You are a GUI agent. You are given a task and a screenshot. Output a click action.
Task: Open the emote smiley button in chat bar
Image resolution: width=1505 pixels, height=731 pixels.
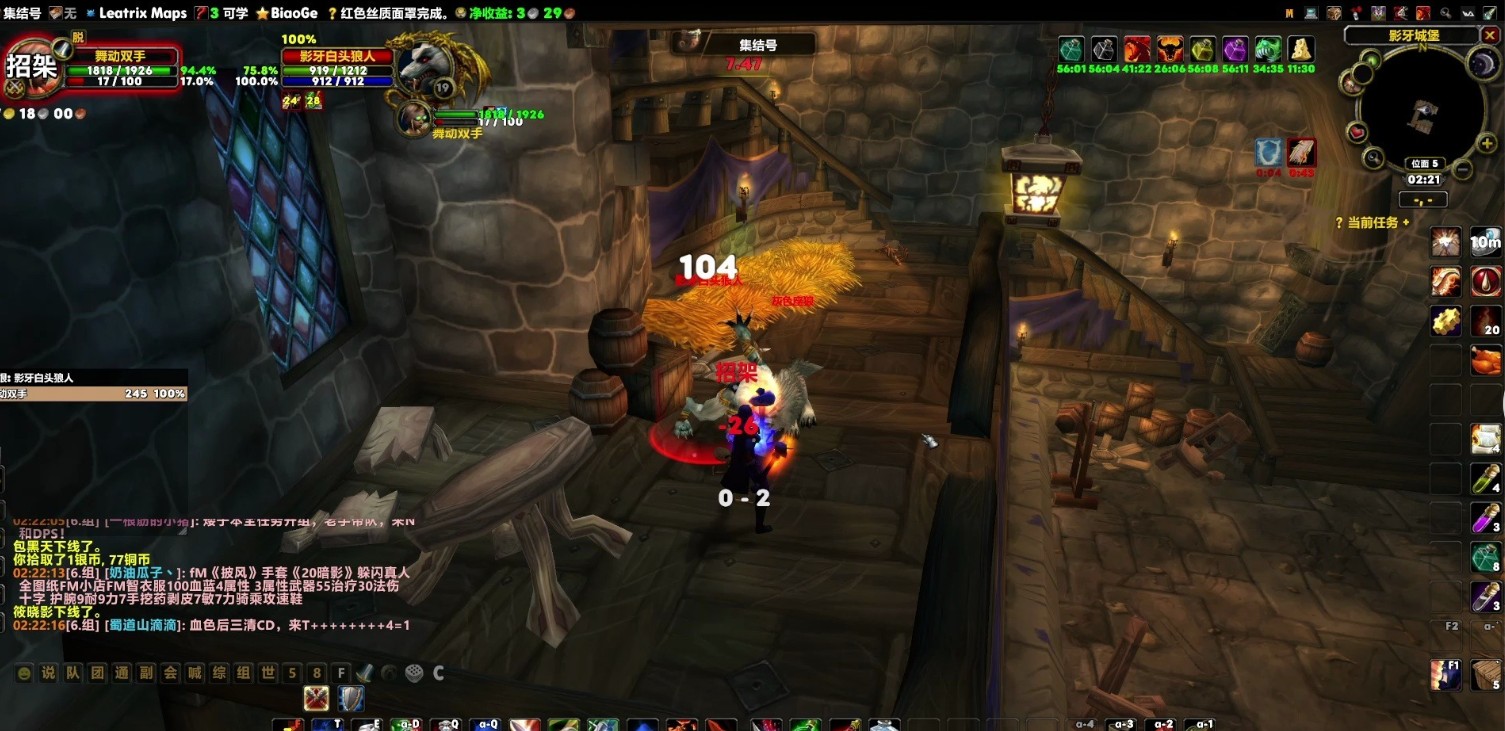point(24,673)
